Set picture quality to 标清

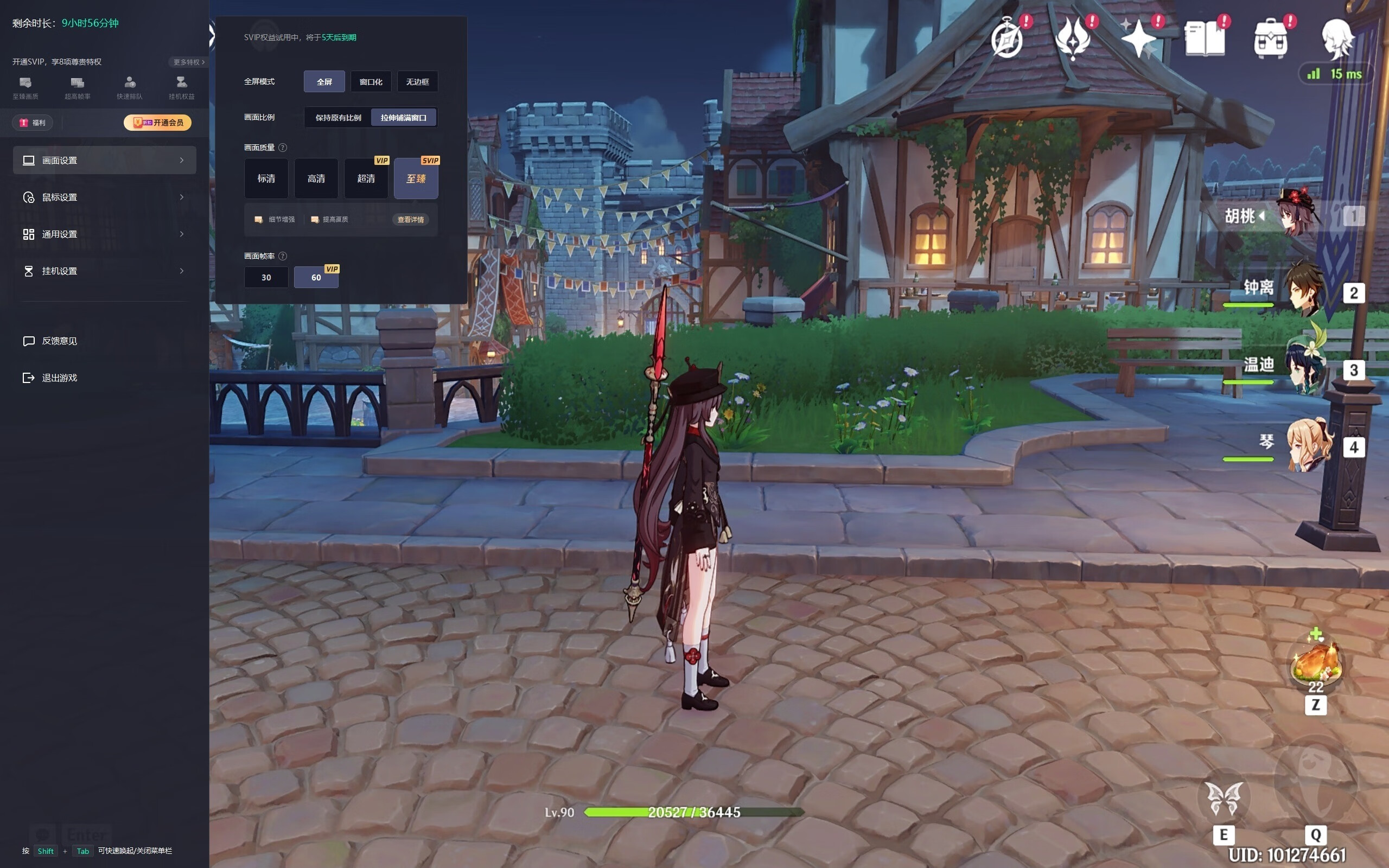click(266, 178)
